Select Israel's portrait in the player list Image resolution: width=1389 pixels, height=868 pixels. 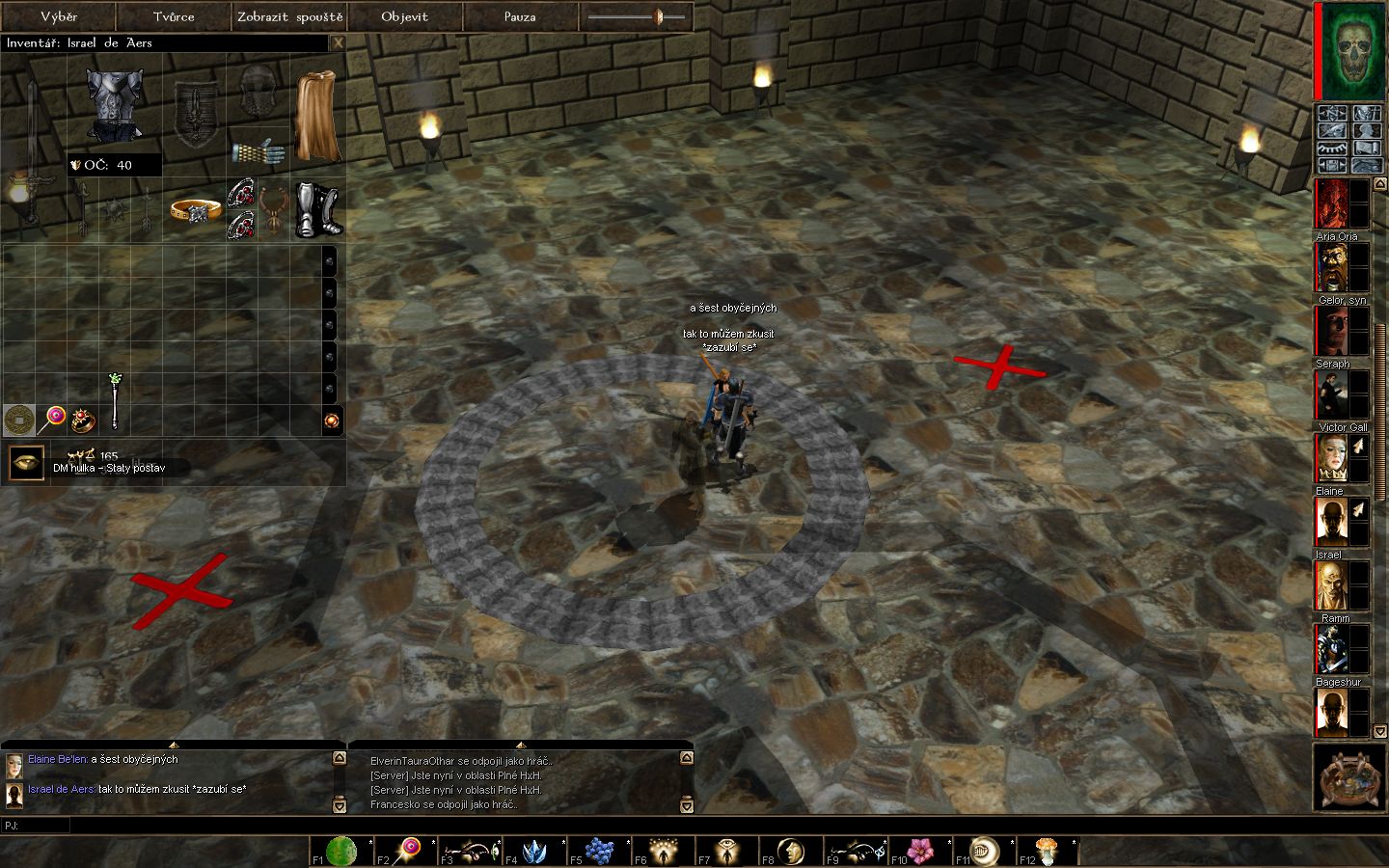(x=1331, y=522)
